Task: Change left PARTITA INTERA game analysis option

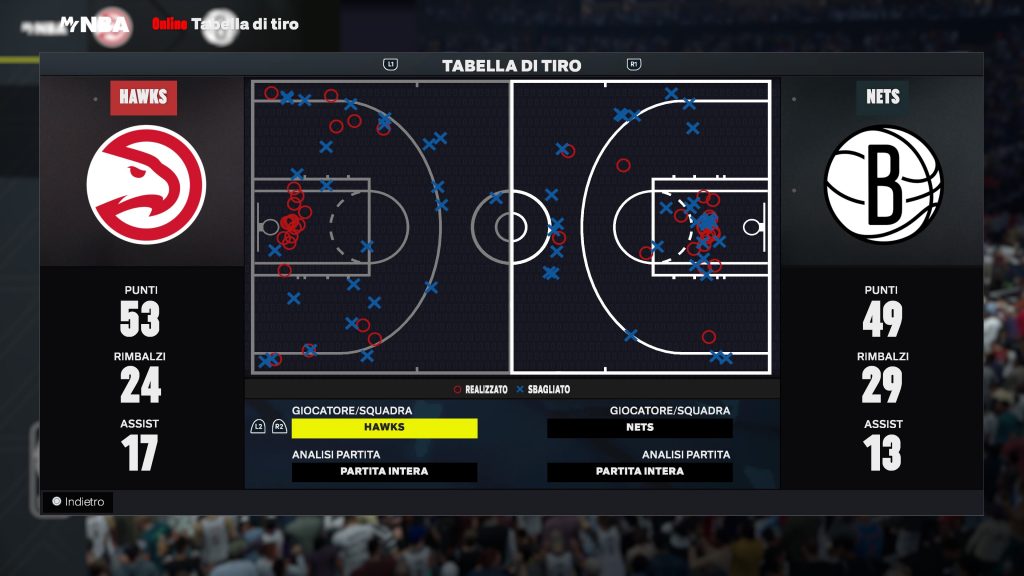Action: [384, 472]
